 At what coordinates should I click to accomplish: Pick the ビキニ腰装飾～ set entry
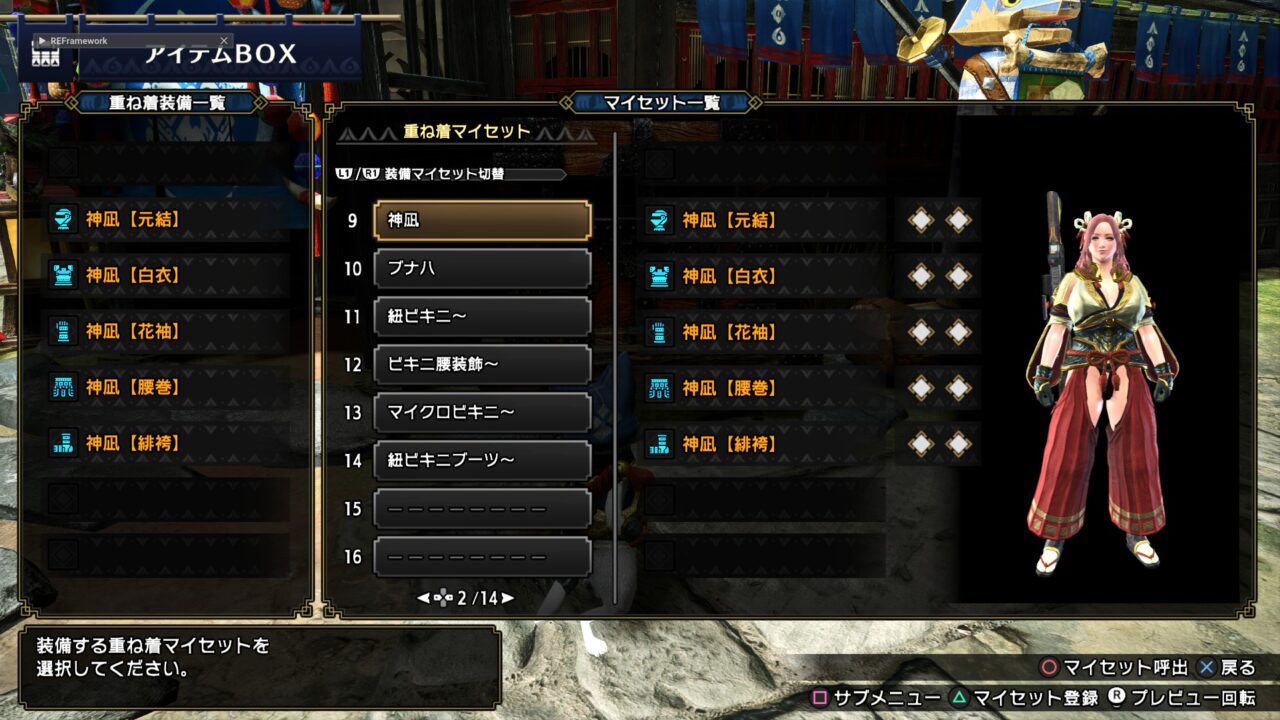point(482,365)
